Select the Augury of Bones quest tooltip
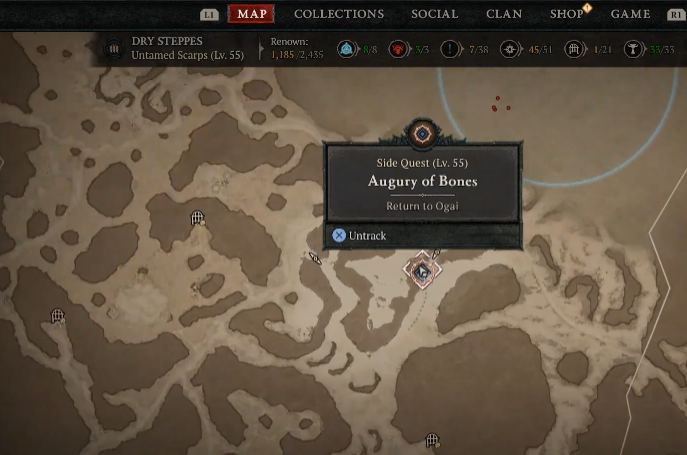 423,182
